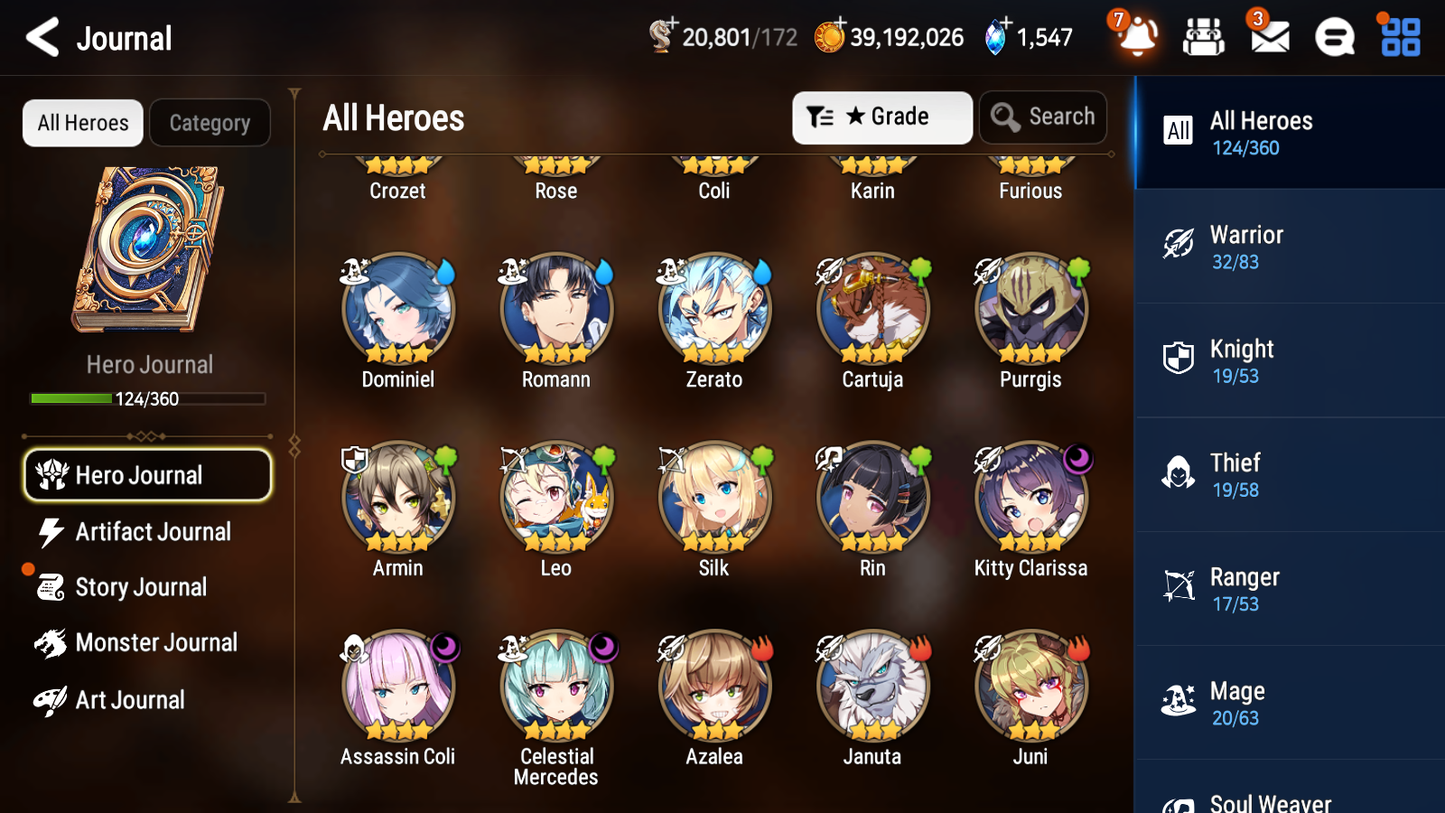This screenshot has height=813, width=1445.
Task: View Dominiel's hero entry
Action: [x=398, y=309]
